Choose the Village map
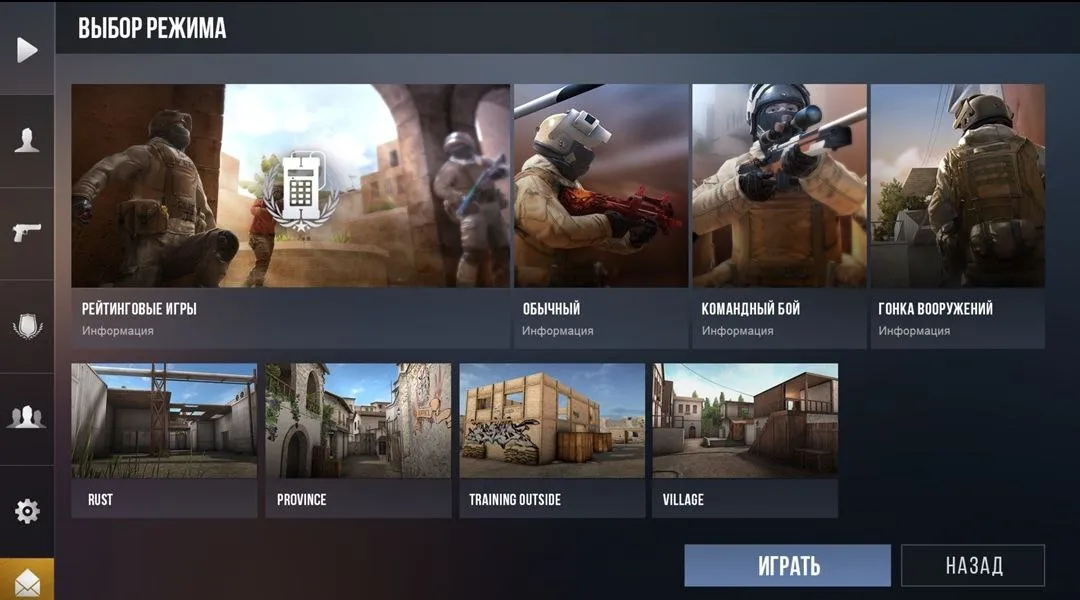1080x600 pixels. point(745,440)
